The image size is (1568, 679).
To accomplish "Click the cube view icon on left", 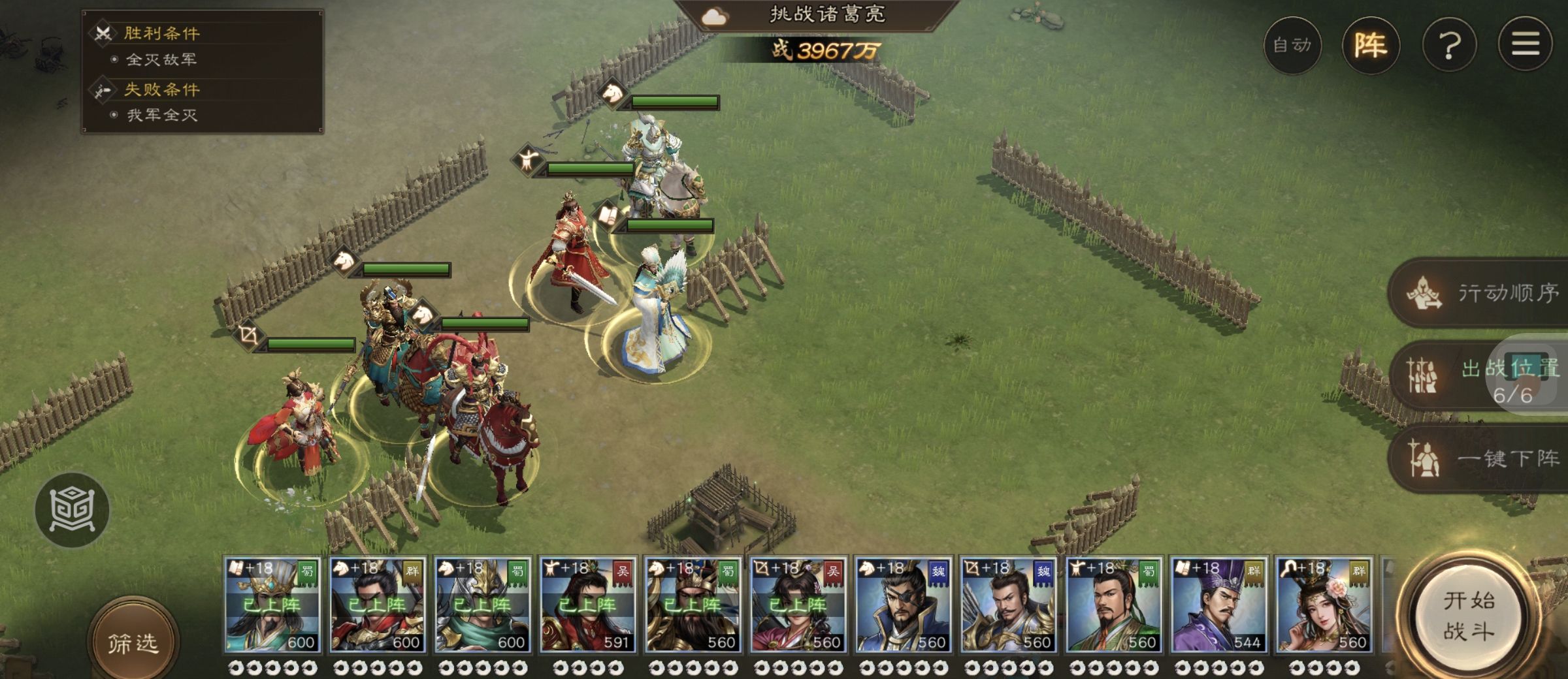I will point(73,509).
